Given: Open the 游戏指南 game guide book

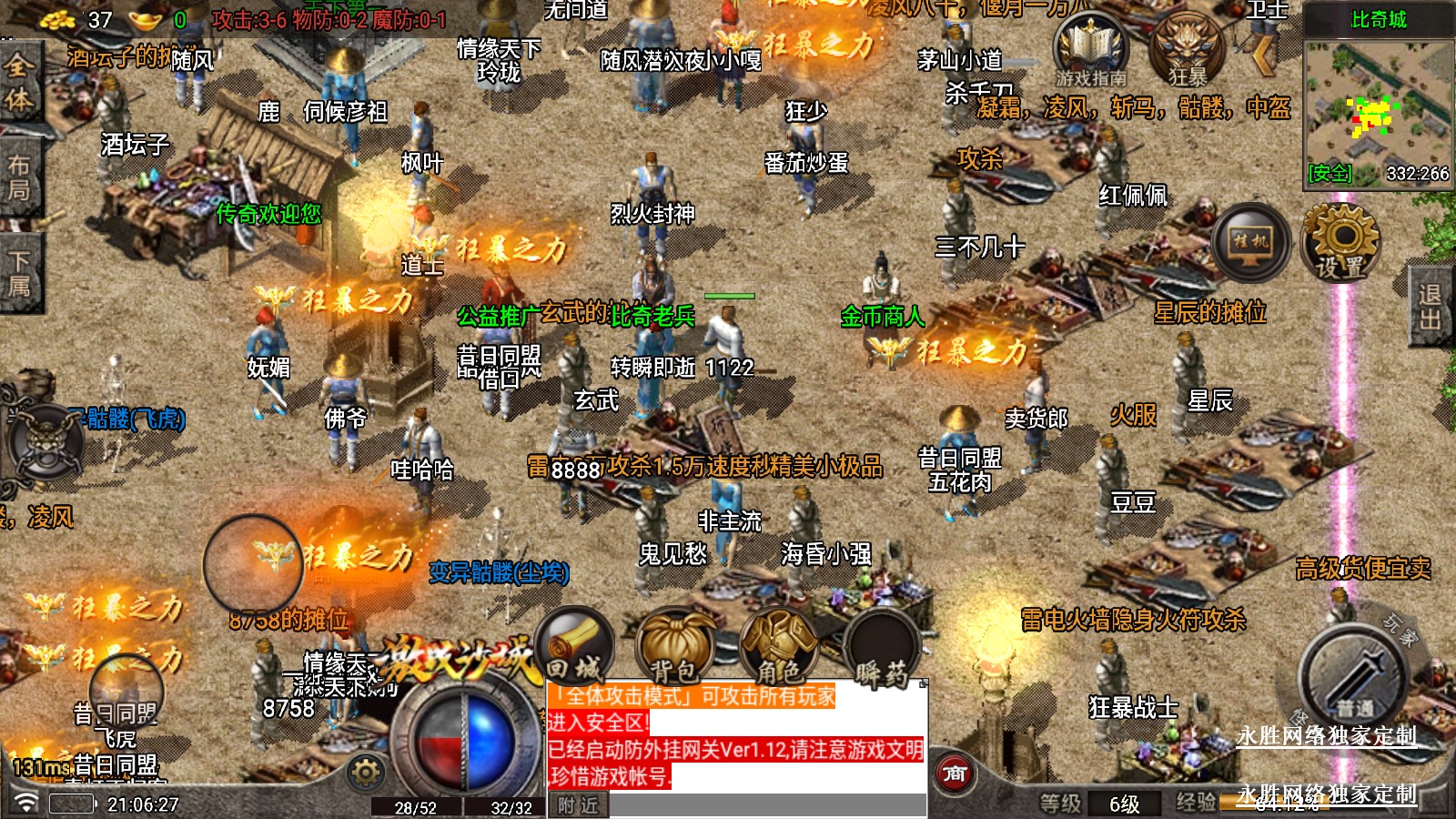Looking at the screenshot, I should tap(1090, 53).
